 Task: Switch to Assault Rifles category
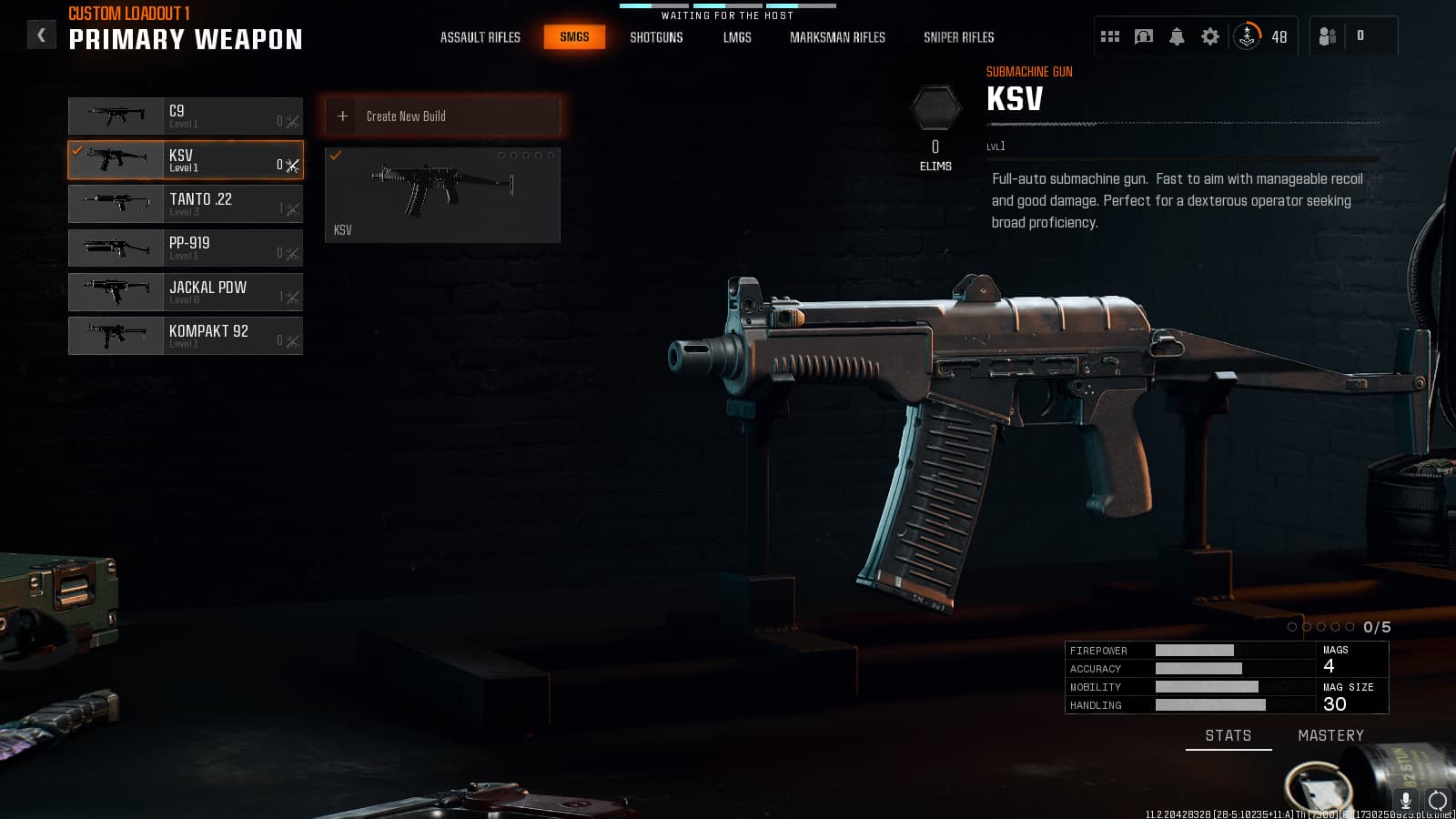tap(480, 37)
